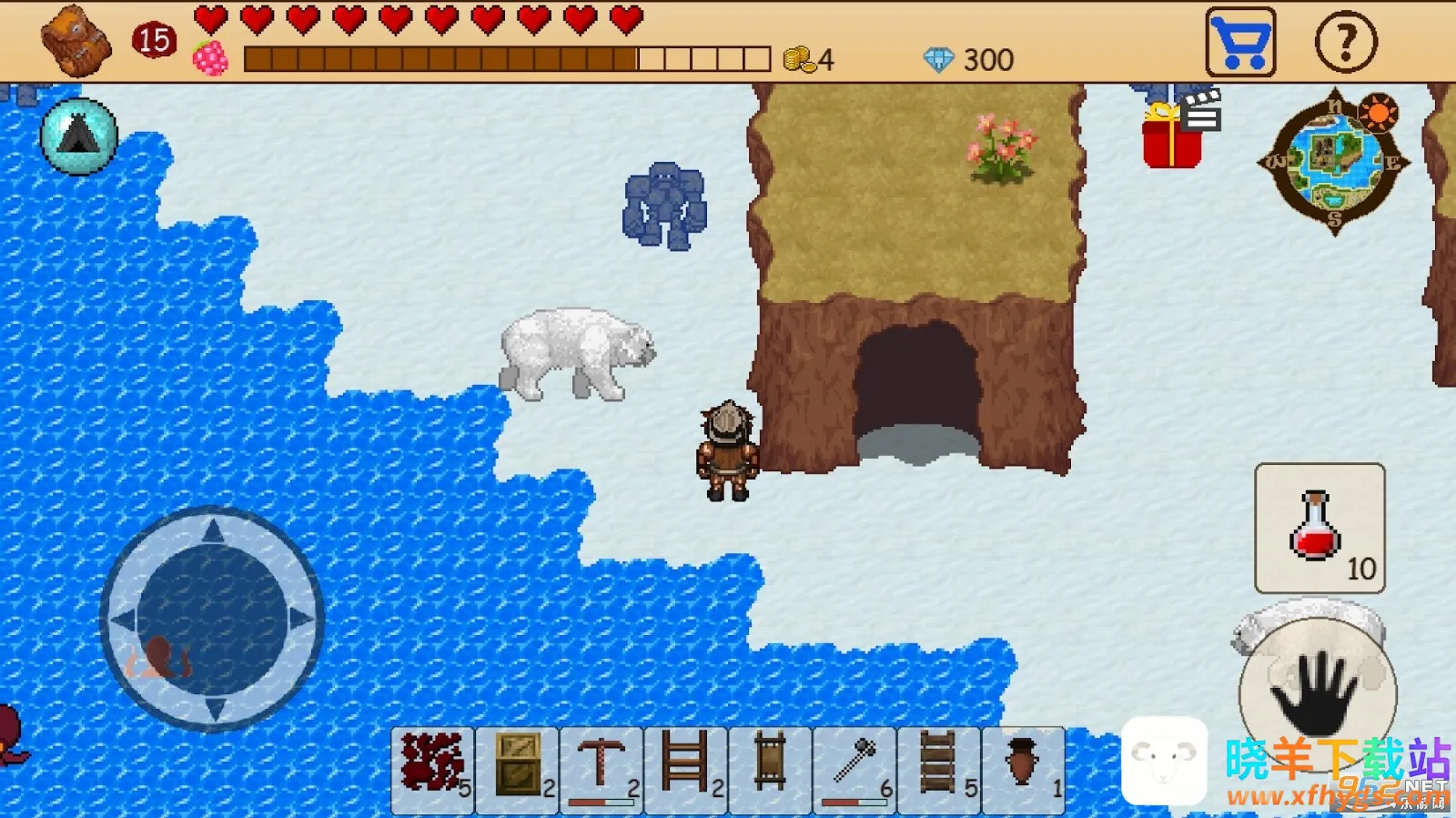The height and width of the screenshot is (818, 1456).
Task: Play the ad video clapperboard icon
Action: point(1199,111)
